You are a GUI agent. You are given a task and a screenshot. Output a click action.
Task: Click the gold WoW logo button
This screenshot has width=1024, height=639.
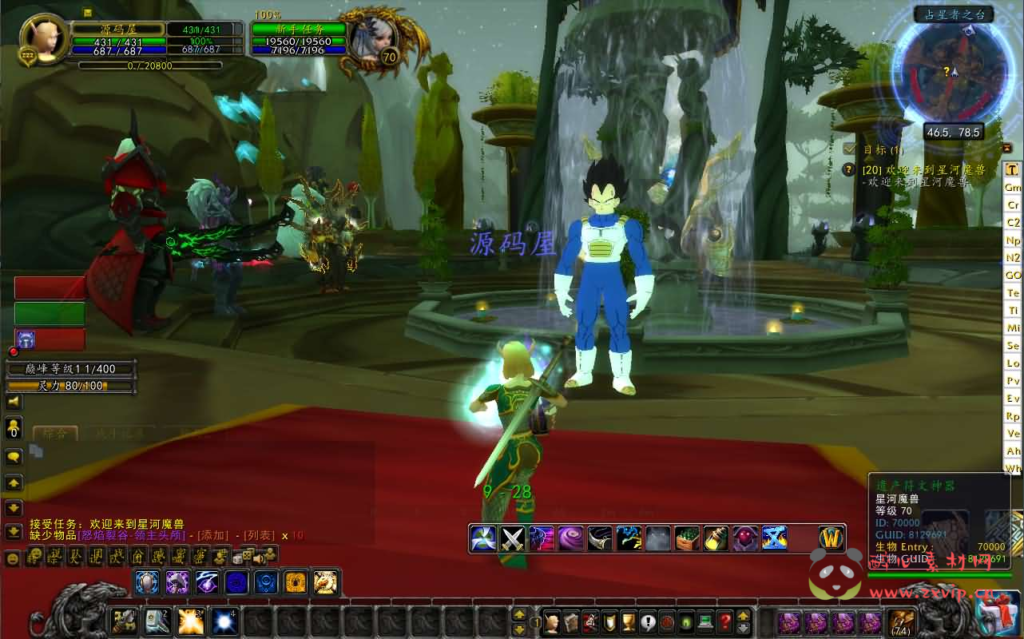(832, 538)
